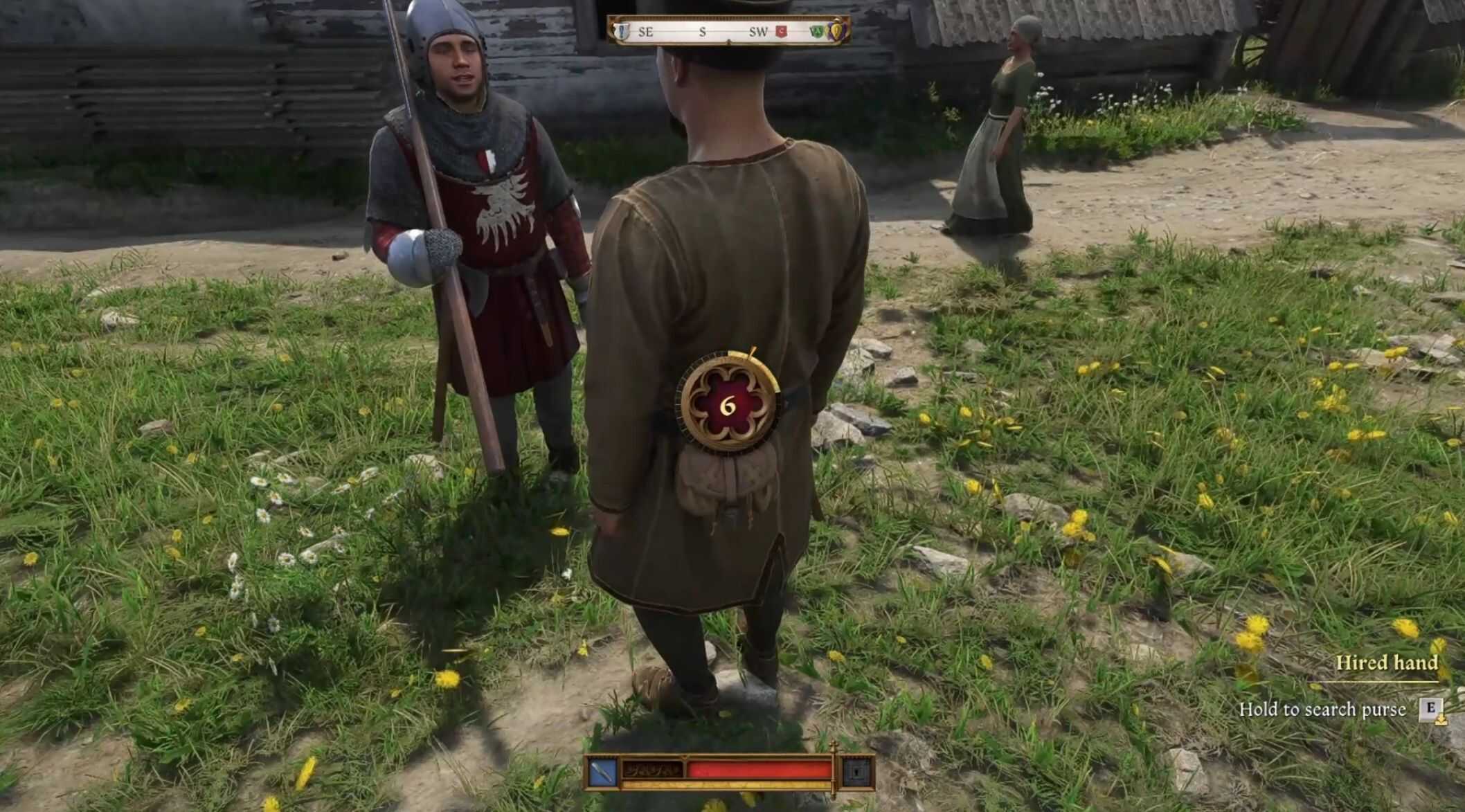Select the red shield marker on compass
1465x812 pixels.
point(782,31)
